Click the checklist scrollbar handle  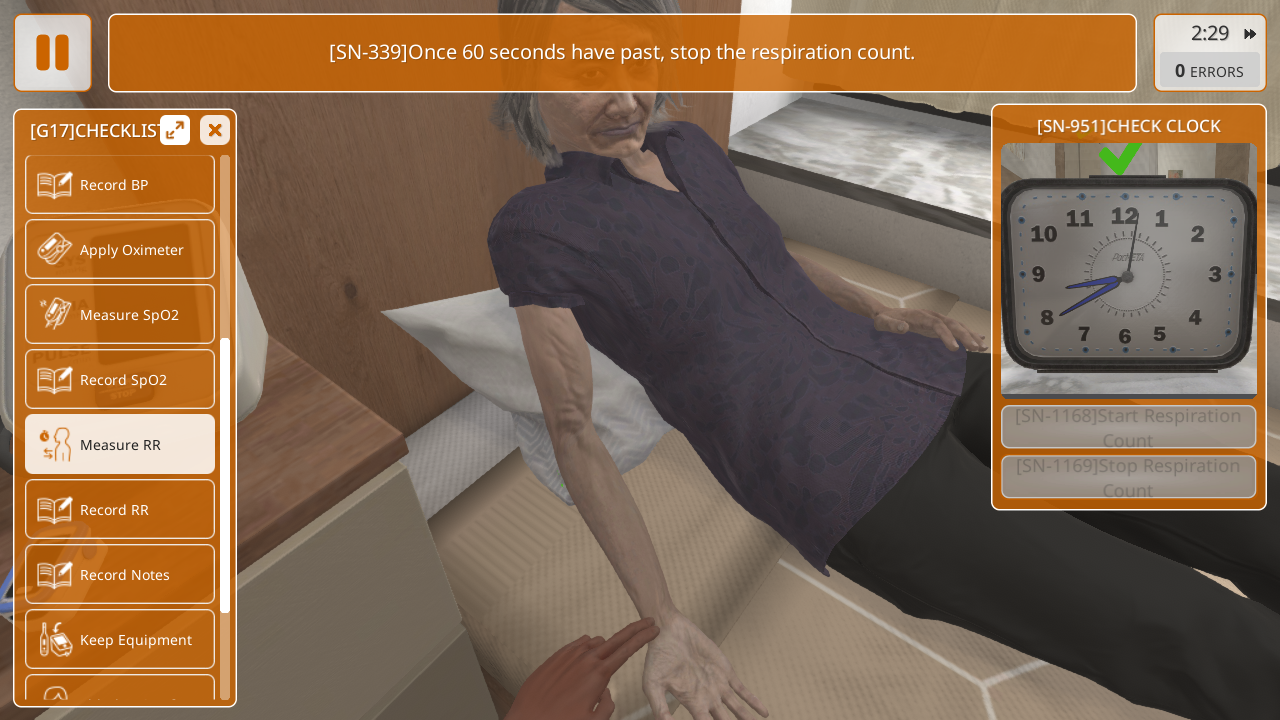pos(225,475)
